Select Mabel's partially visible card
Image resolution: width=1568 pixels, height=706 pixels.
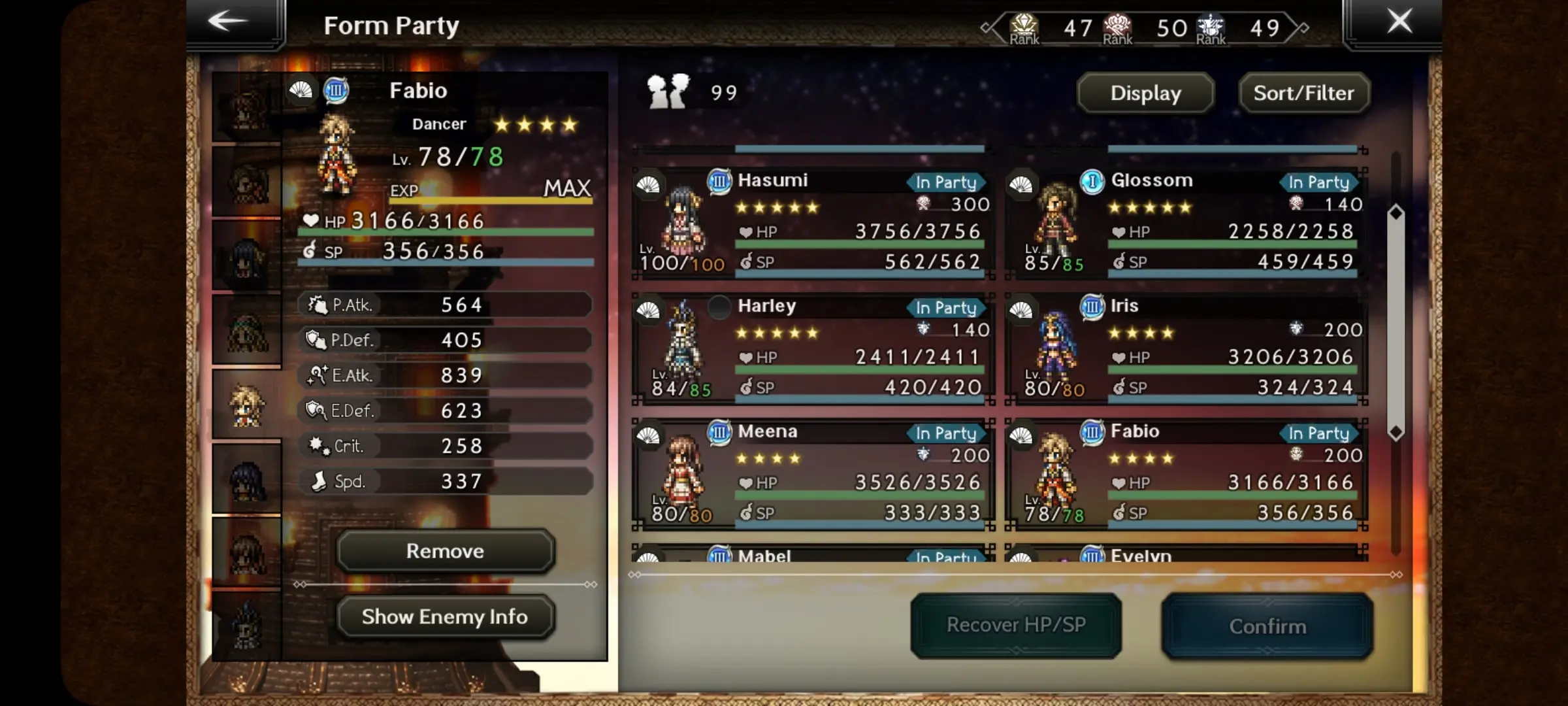tap(813, 554)
